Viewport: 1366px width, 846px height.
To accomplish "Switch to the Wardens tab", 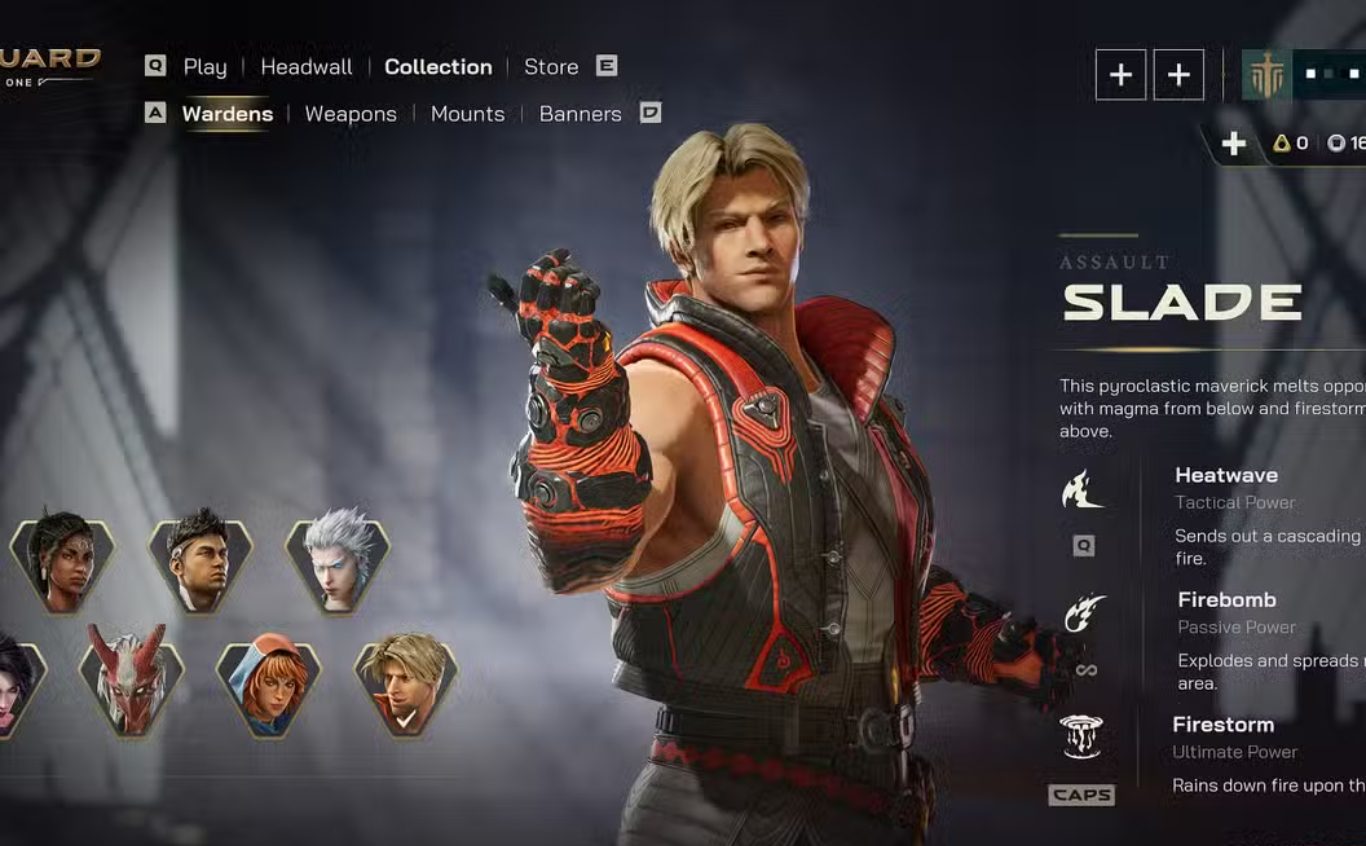I will point(227,114).
